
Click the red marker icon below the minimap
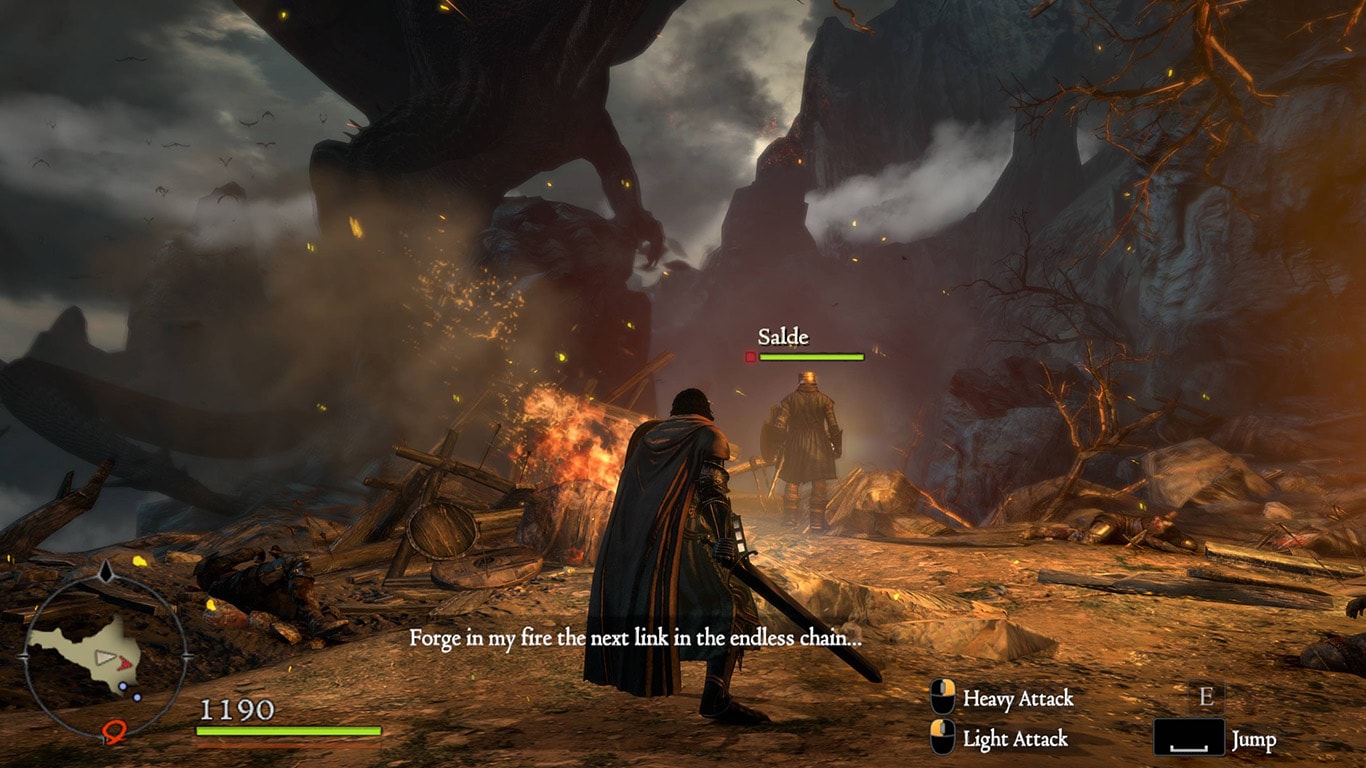[x=114, y=732]
